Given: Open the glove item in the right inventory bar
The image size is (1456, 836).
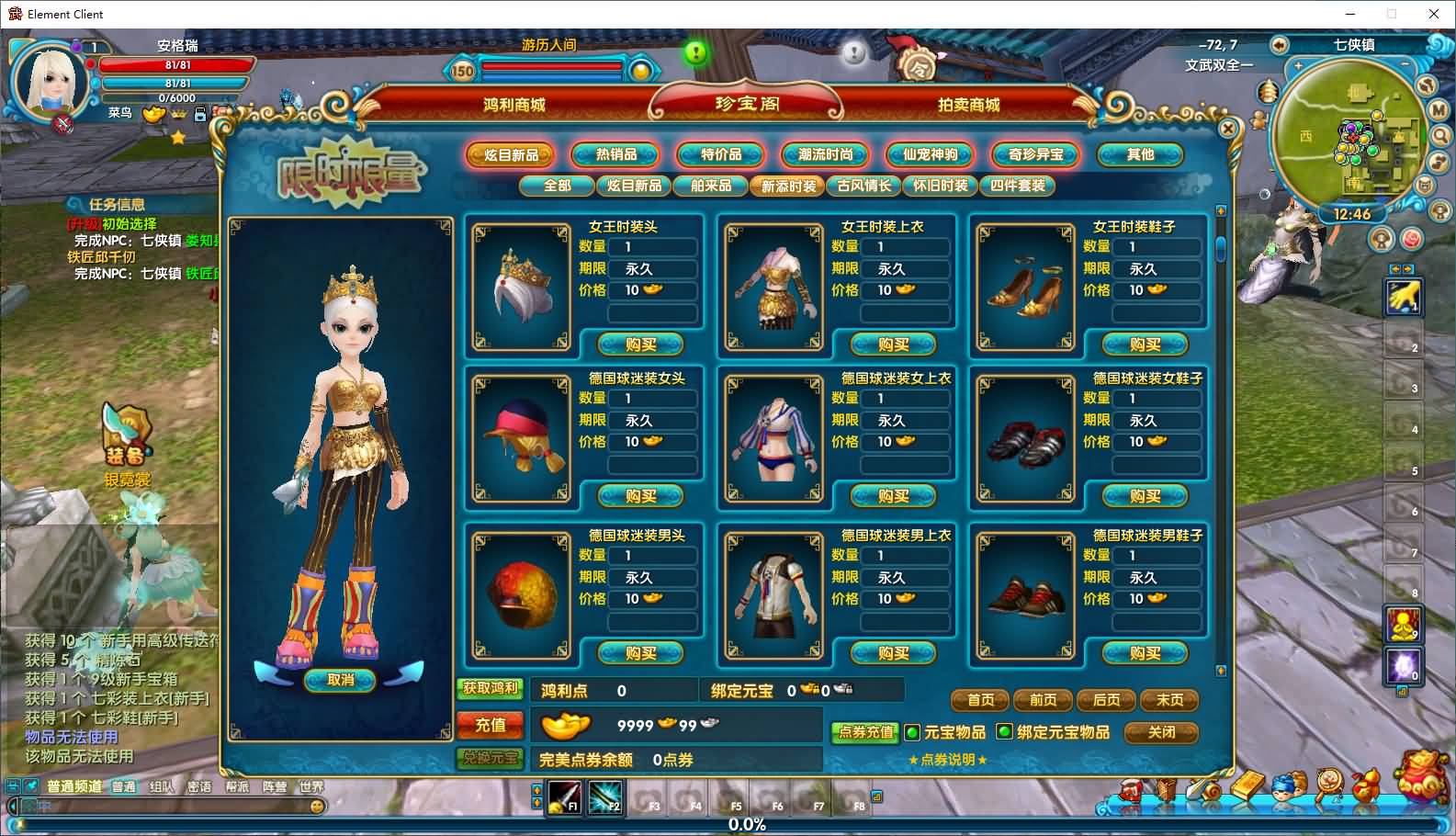Looking at the screenshot, I should (1404, 297).
